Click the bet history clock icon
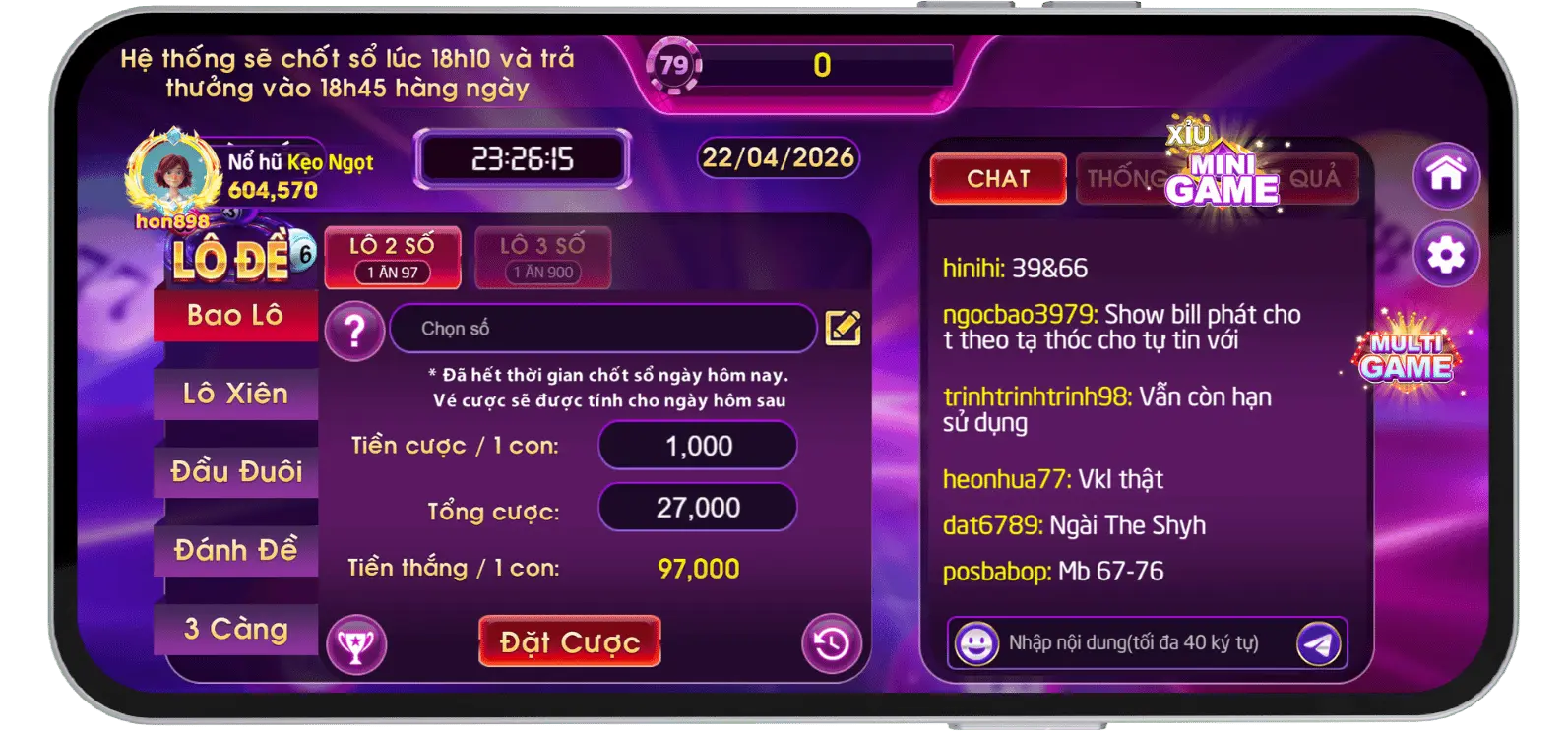This screenshot has height=731, width=1568. (830, 641)
